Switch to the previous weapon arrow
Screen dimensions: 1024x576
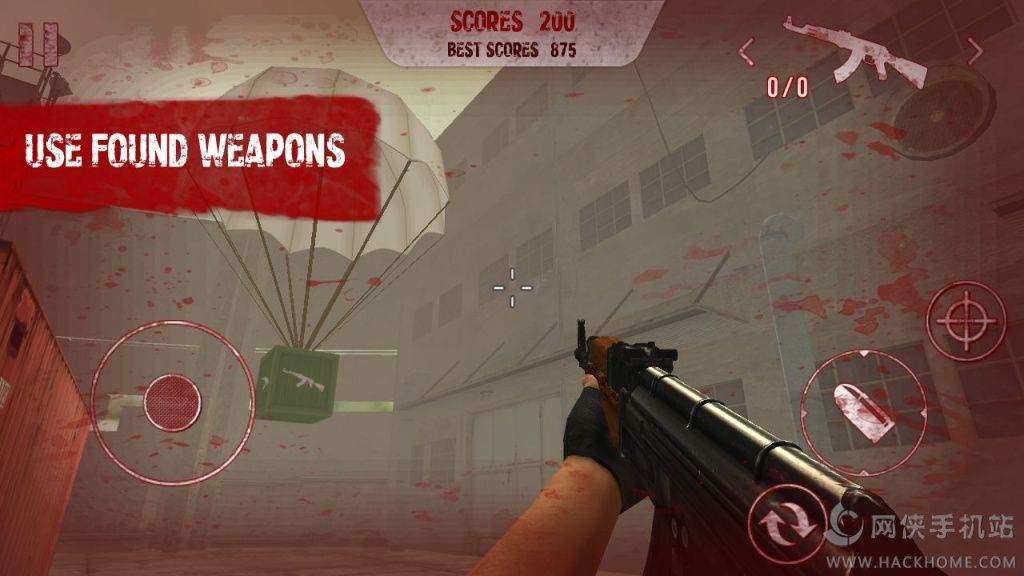pos(746,49)
